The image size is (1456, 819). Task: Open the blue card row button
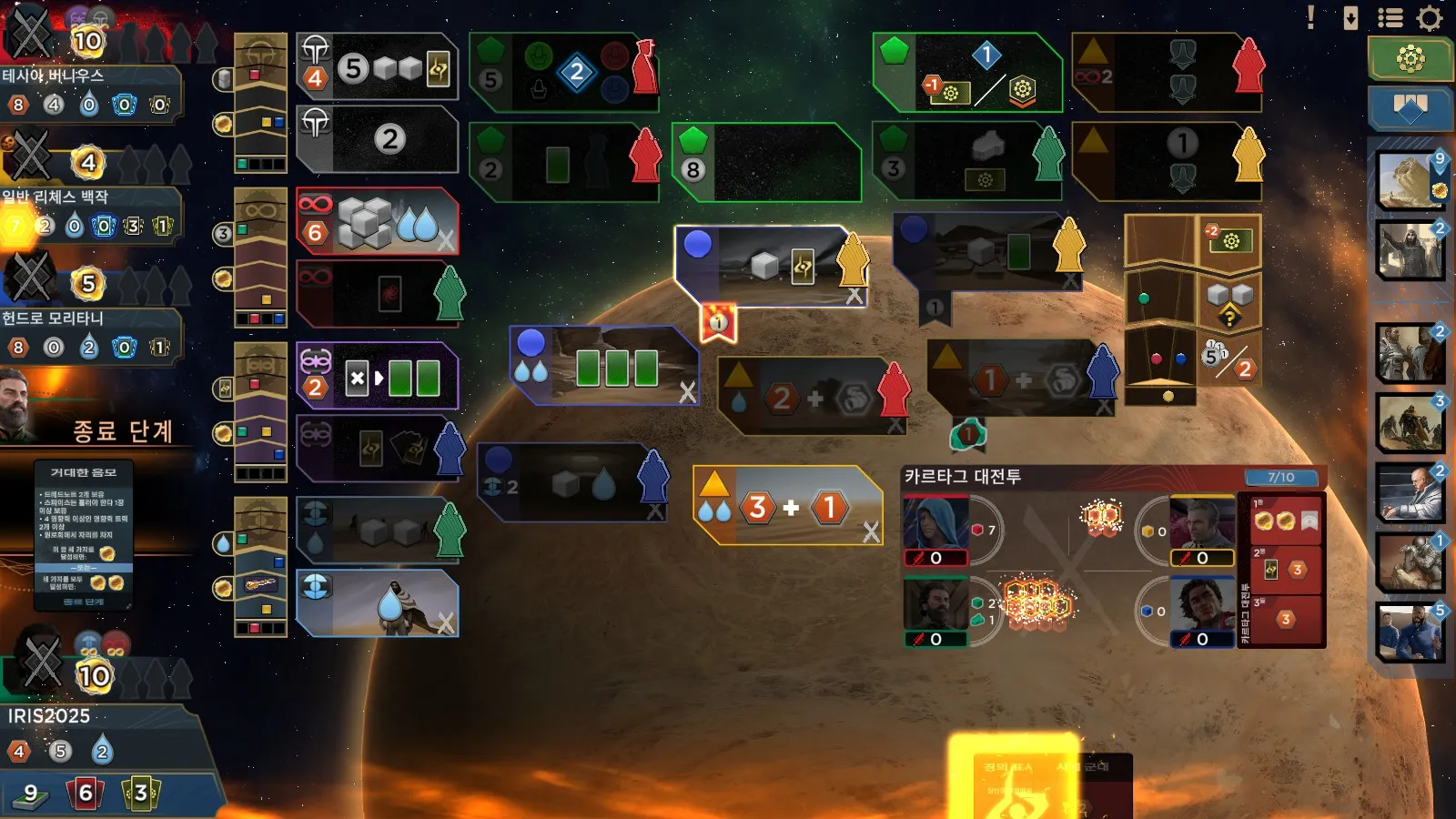(1410, 107)
